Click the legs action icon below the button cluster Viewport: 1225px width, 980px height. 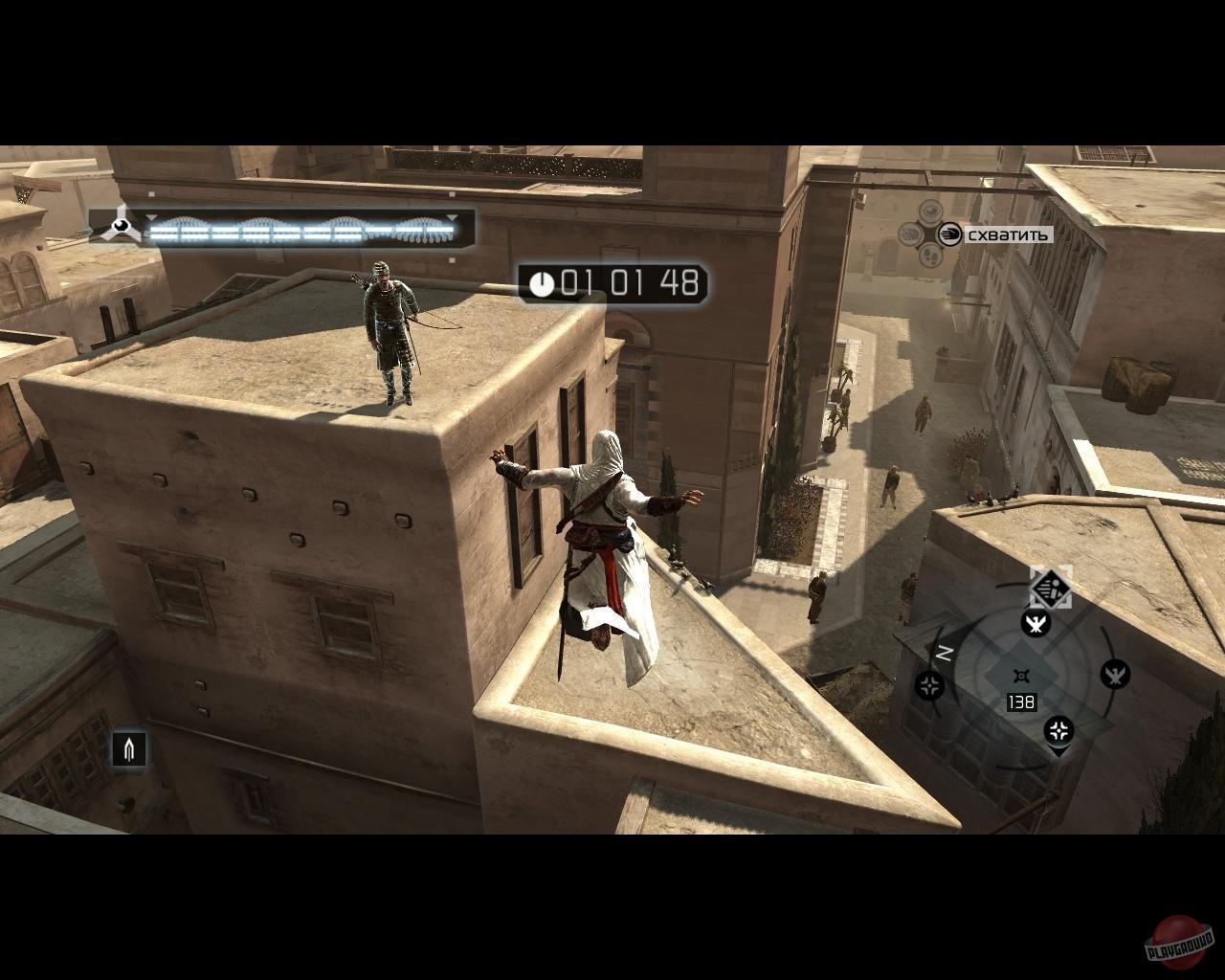[929, 256]
